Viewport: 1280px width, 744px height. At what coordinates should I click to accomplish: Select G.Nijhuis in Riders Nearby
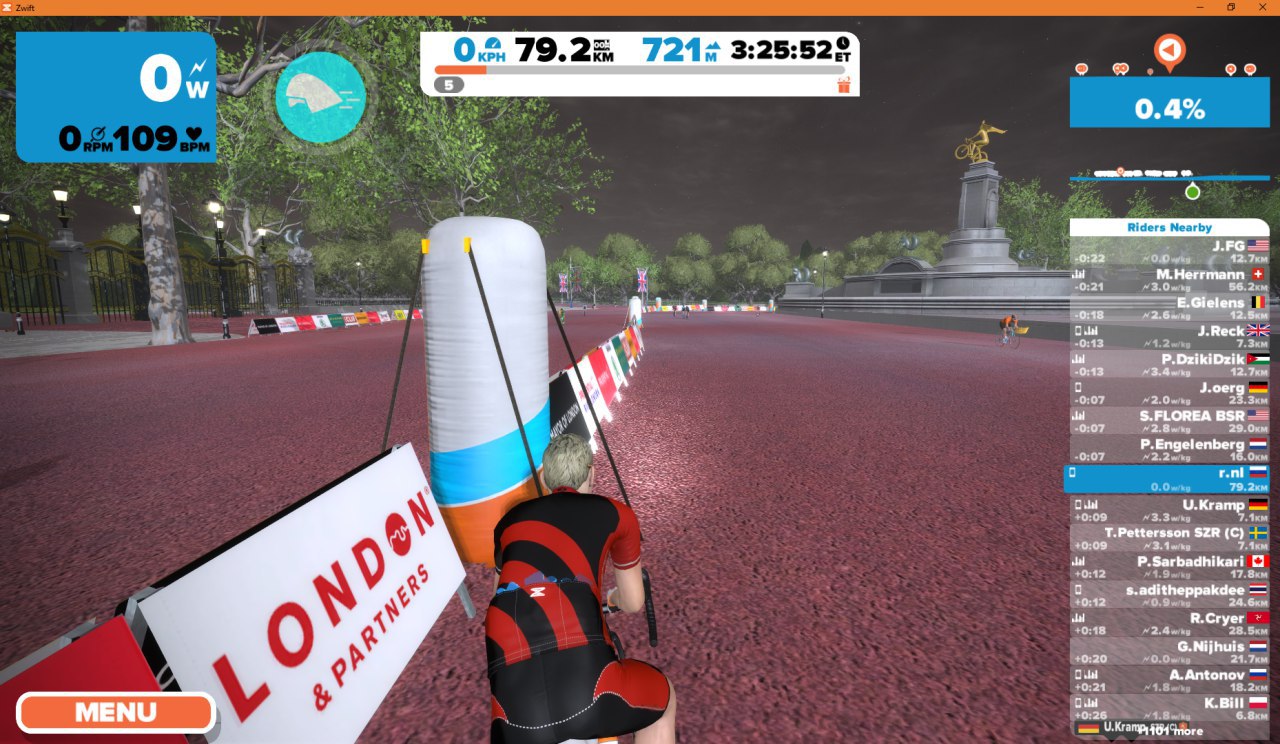tap(1169, 652)
